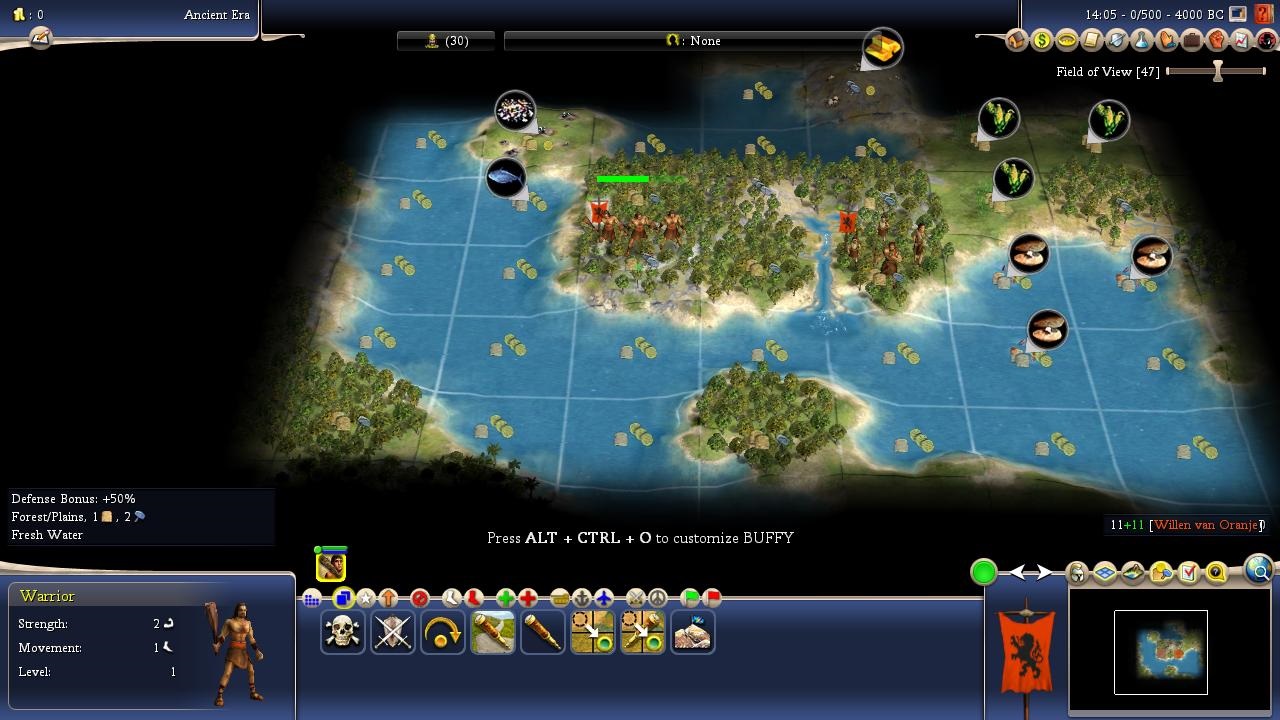The height and width of the screenshot is (720, 1280).
Task: Click the selected Warrior unit portrait
Action: point(331,565)
